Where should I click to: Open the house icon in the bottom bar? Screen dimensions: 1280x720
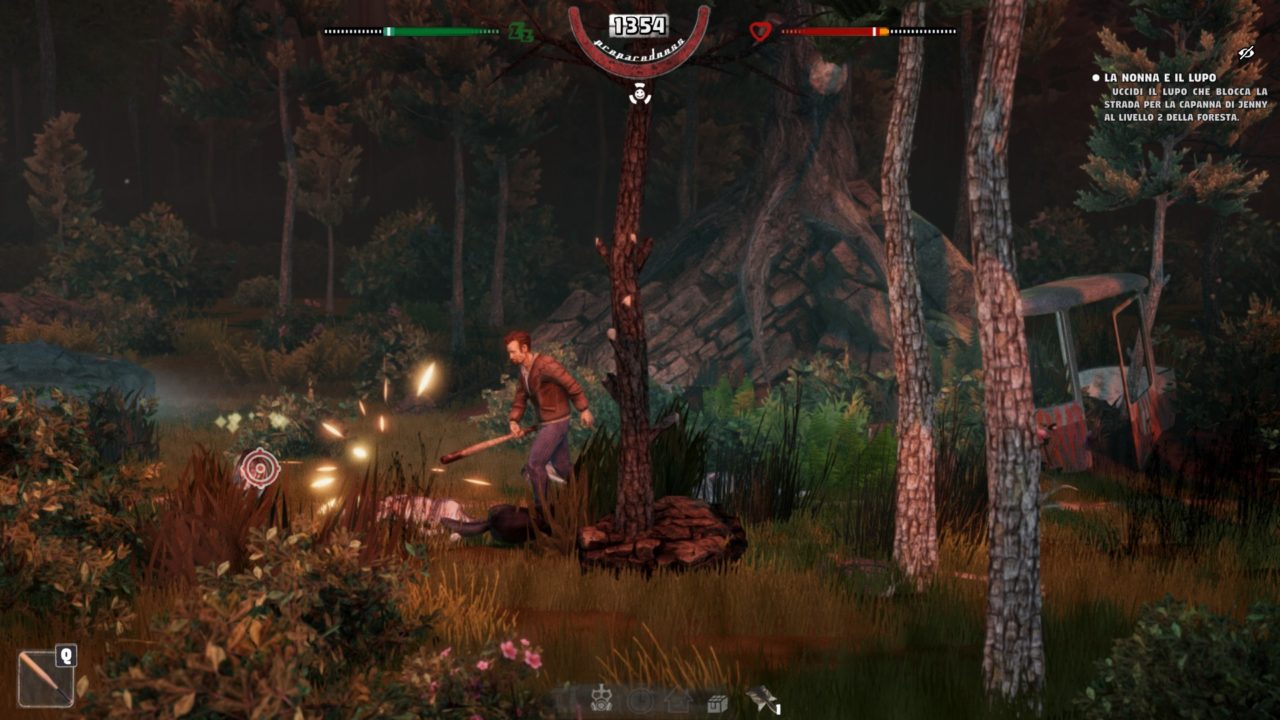[678, 701]
